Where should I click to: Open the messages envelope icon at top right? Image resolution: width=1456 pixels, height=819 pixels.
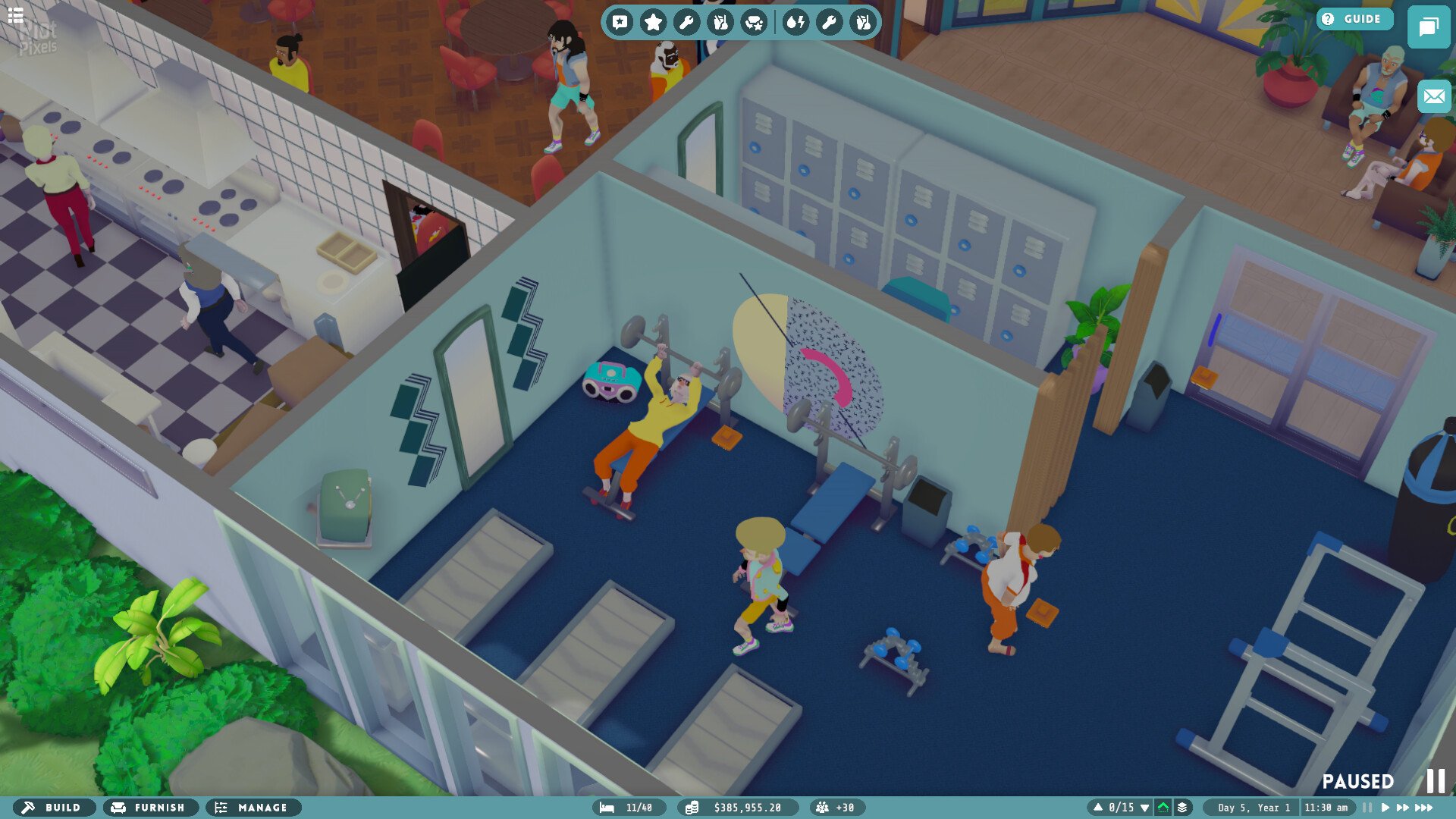pos(1432,97)
